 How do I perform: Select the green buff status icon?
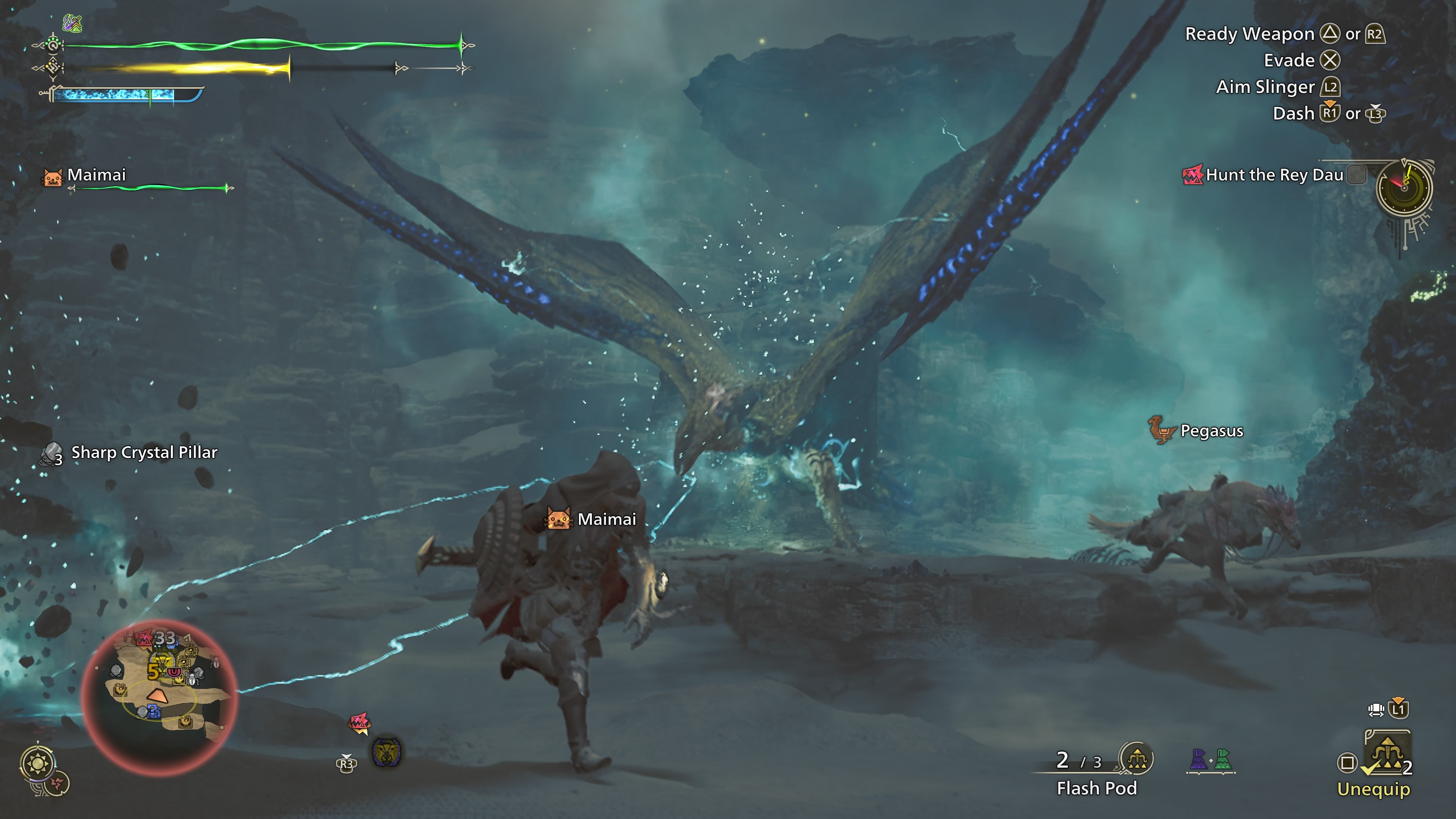tap(72, 23)
